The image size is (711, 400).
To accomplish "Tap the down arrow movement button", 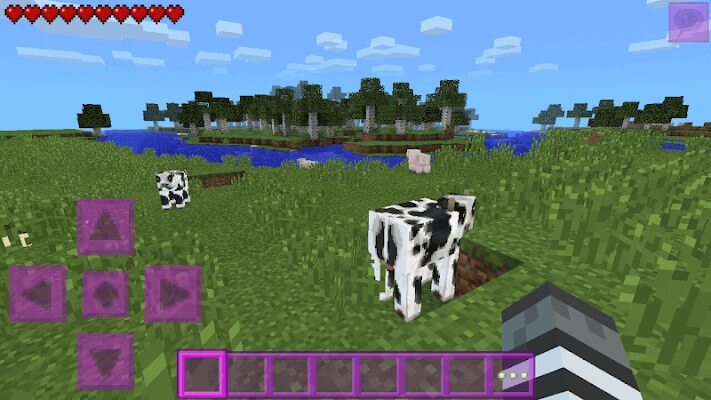I will [x=105, y=360].
